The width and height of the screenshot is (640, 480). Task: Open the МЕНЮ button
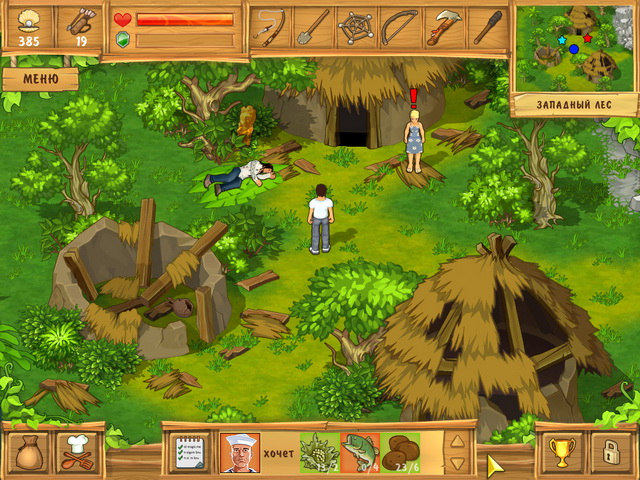40,78
